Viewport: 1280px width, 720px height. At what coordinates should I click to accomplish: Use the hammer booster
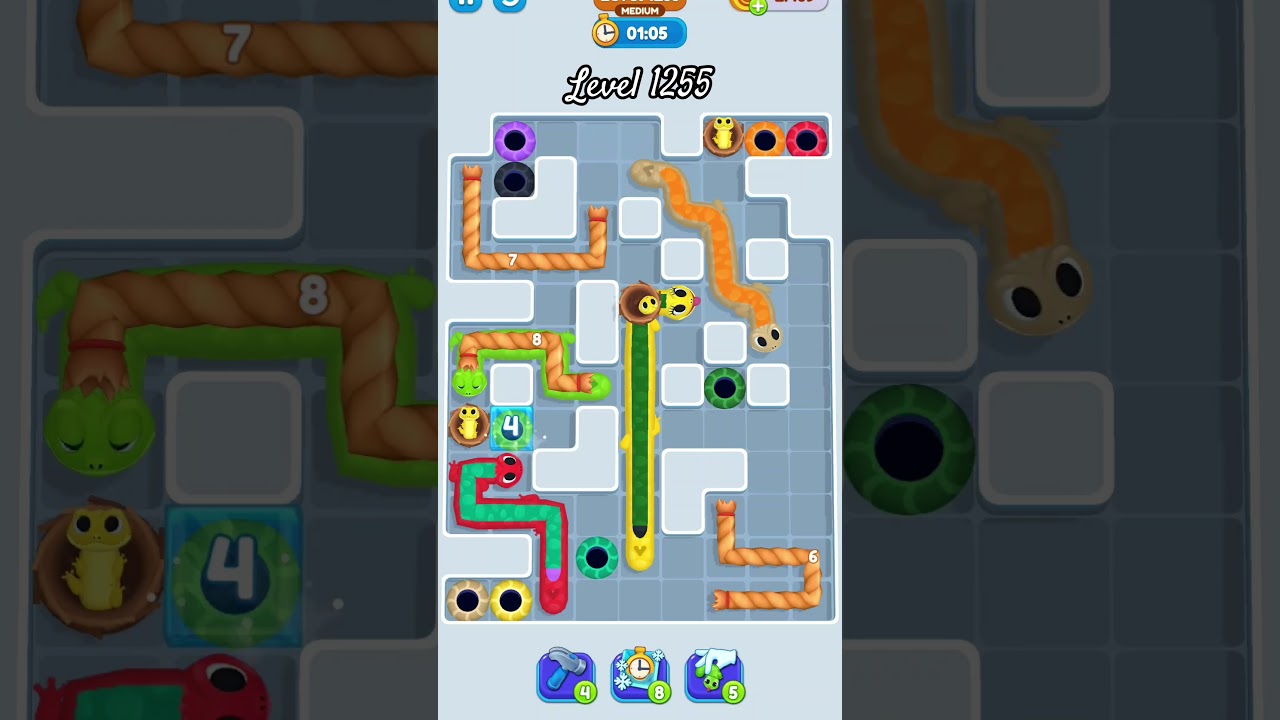pos(565,675)
